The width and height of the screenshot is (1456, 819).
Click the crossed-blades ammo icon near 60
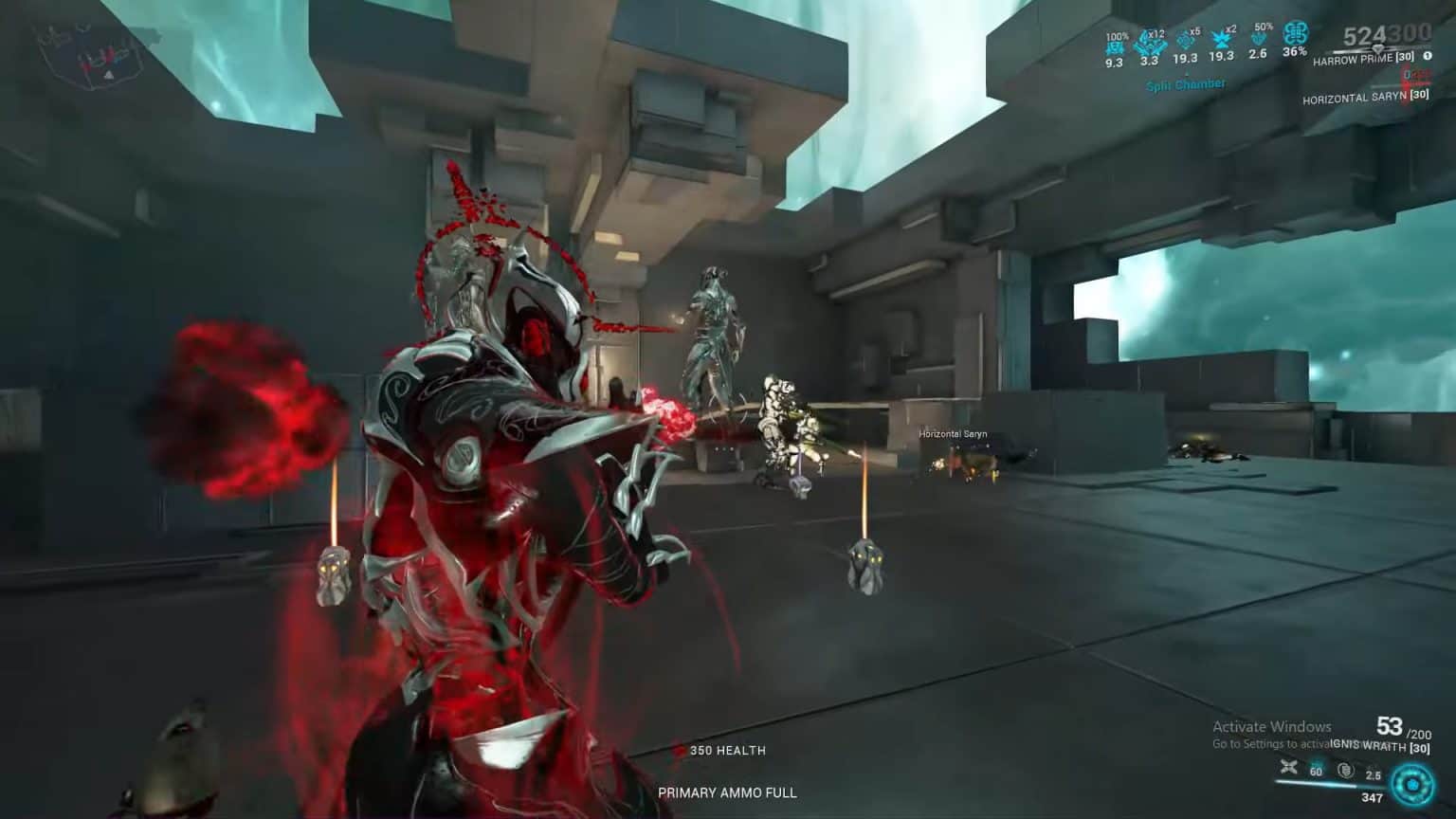[x=1287, y=768]
